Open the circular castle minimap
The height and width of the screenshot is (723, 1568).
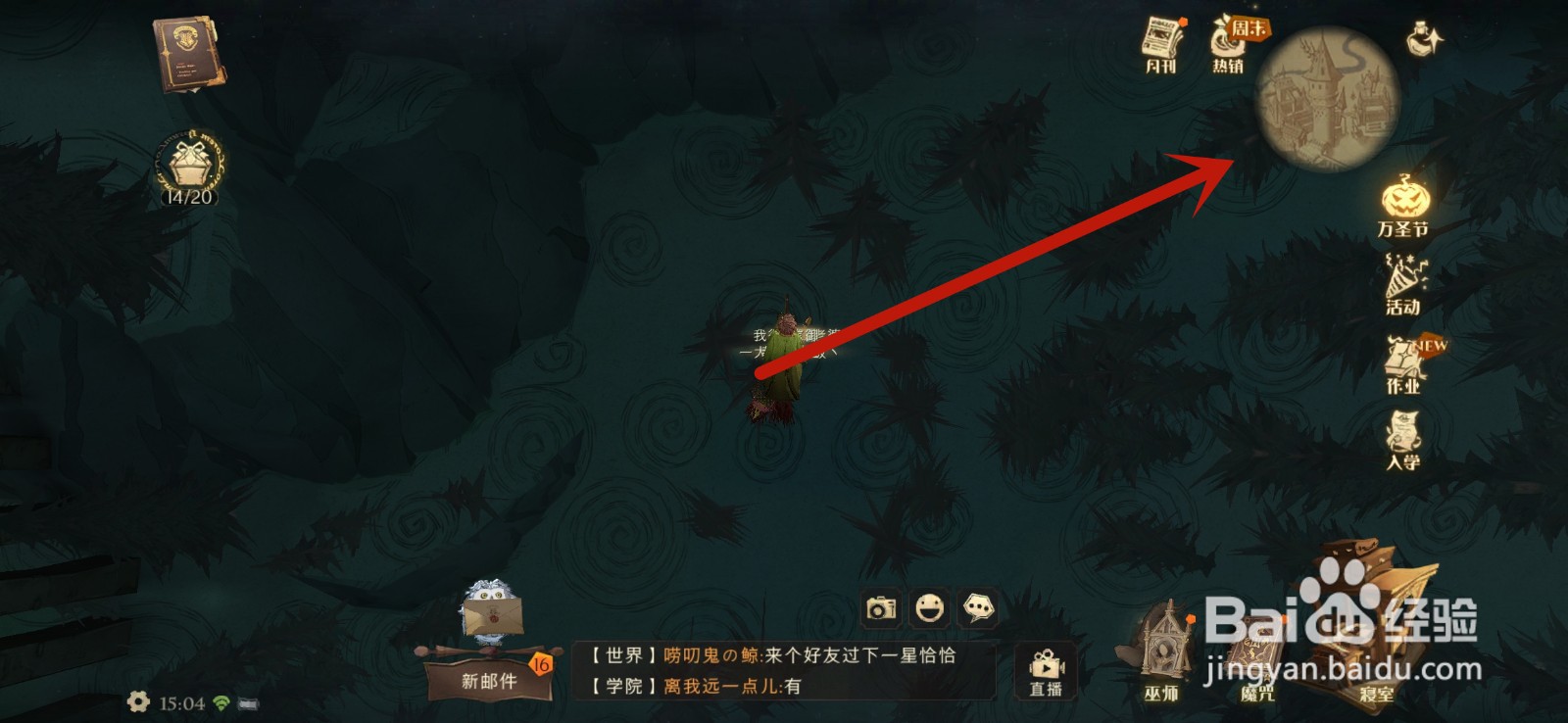tap(1323, 98)
